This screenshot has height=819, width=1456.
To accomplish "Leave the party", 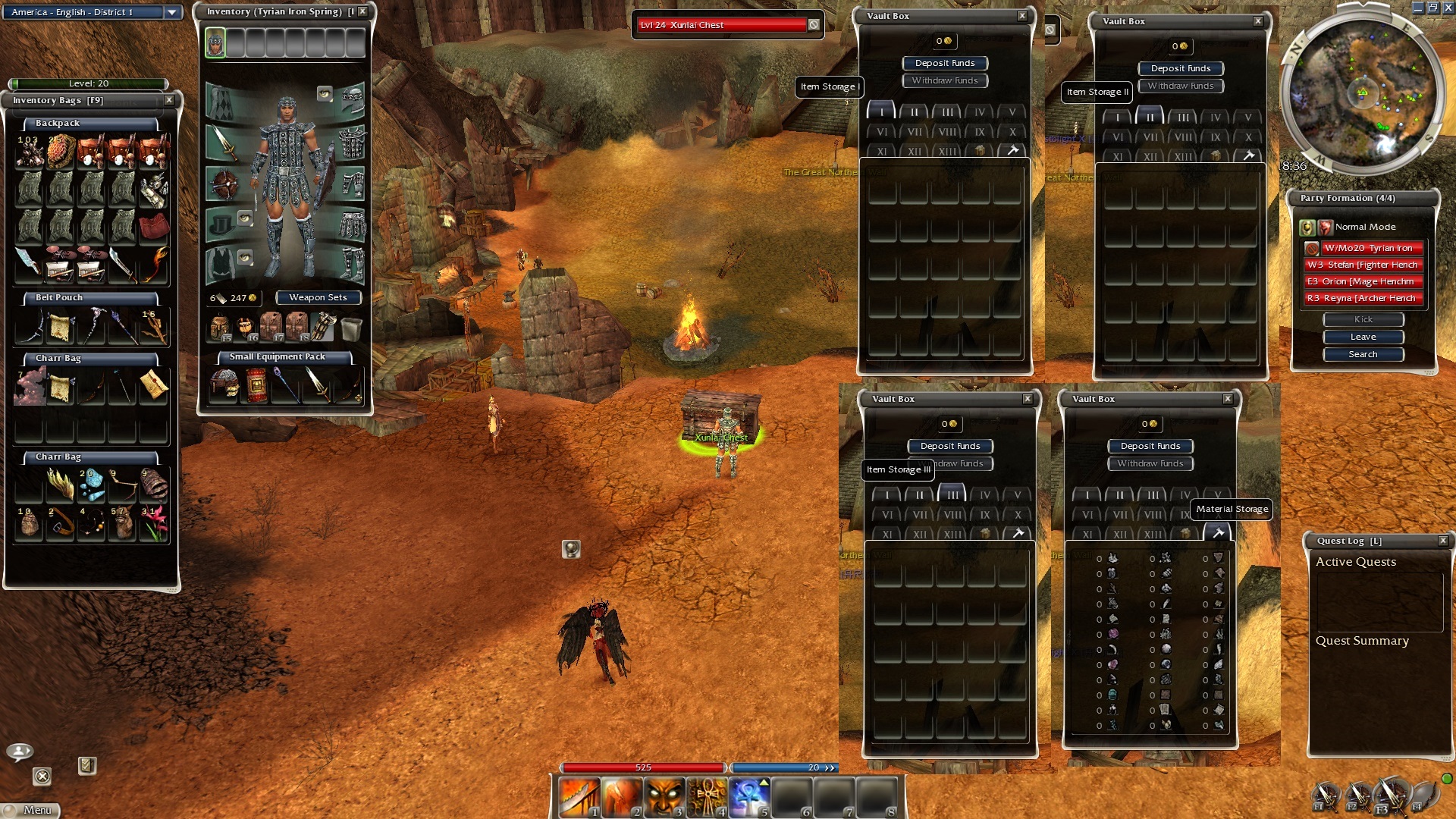I will 1363,337.
